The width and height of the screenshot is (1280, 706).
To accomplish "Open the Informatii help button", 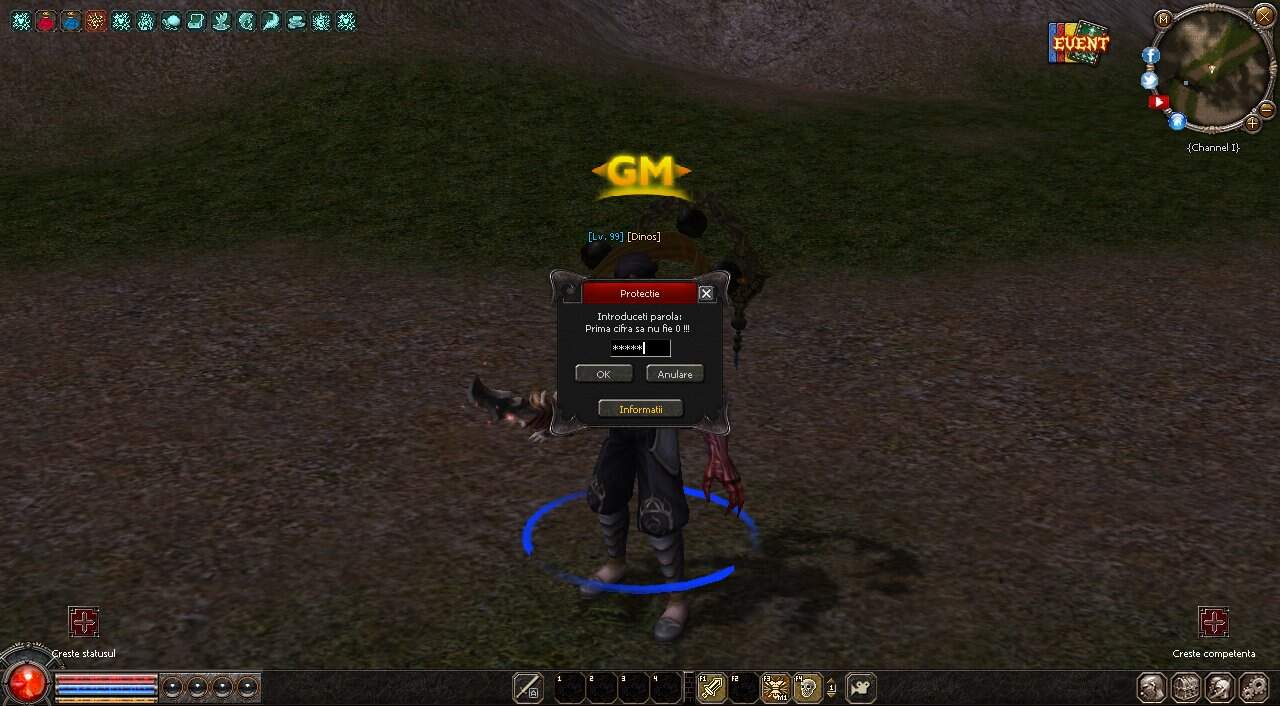I will [640, 409].
